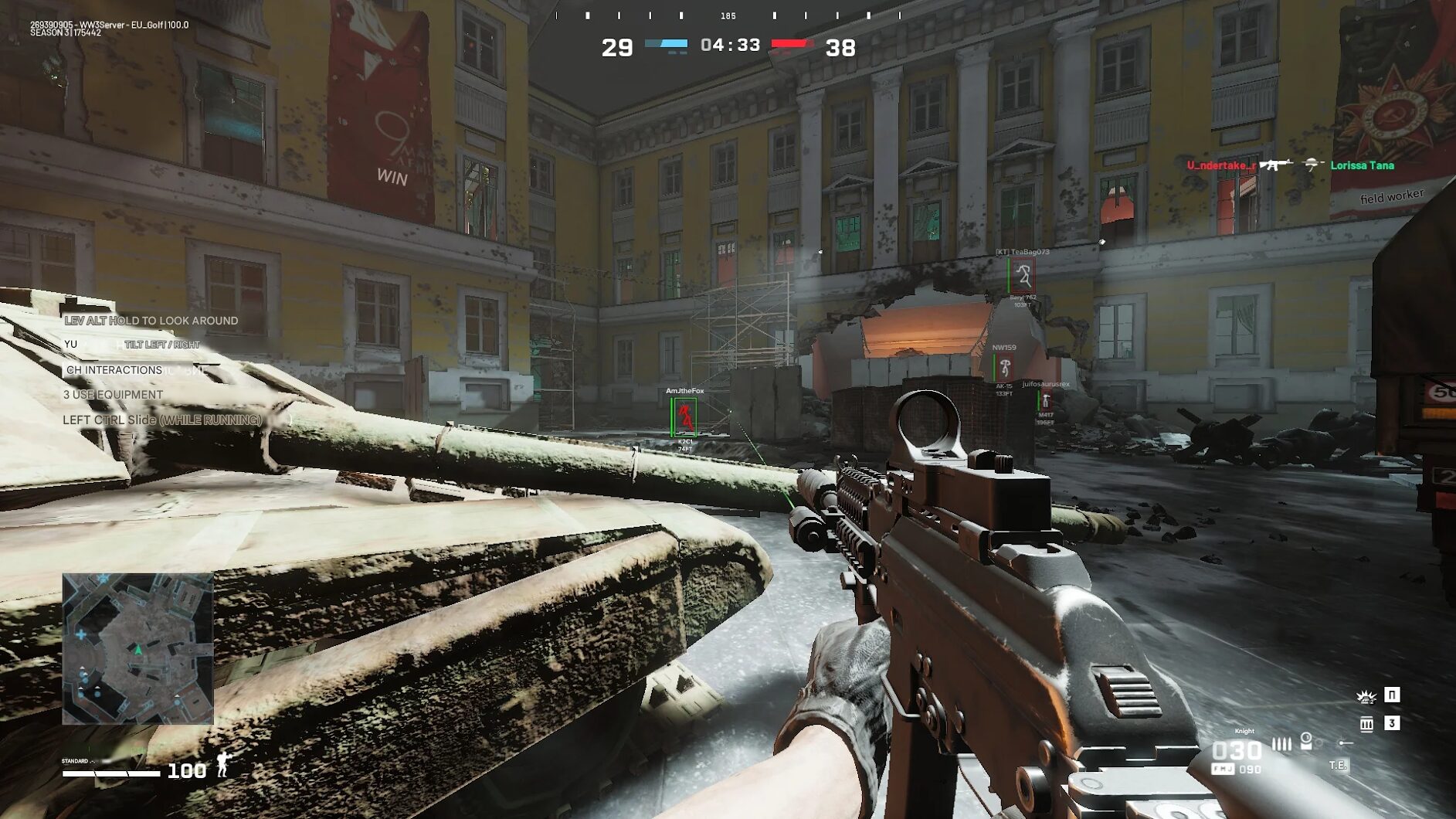Screen dimensions: 1456x819
Task: Select the NW159 player marker
Action: 1005,367
